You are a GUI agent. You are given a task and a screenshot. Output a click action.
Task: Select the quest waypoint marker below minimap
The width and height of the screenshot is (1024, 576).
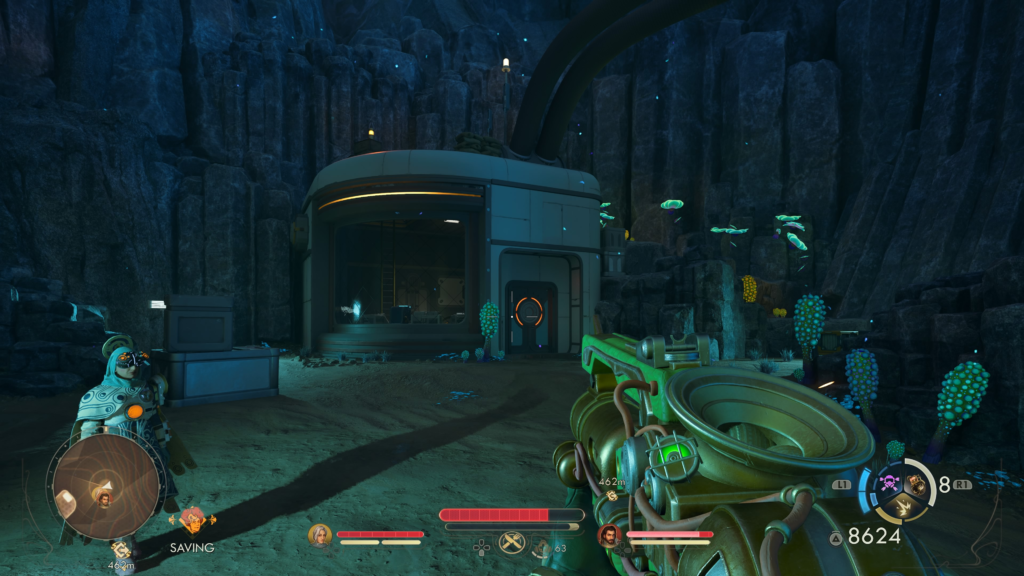[120, 548]
